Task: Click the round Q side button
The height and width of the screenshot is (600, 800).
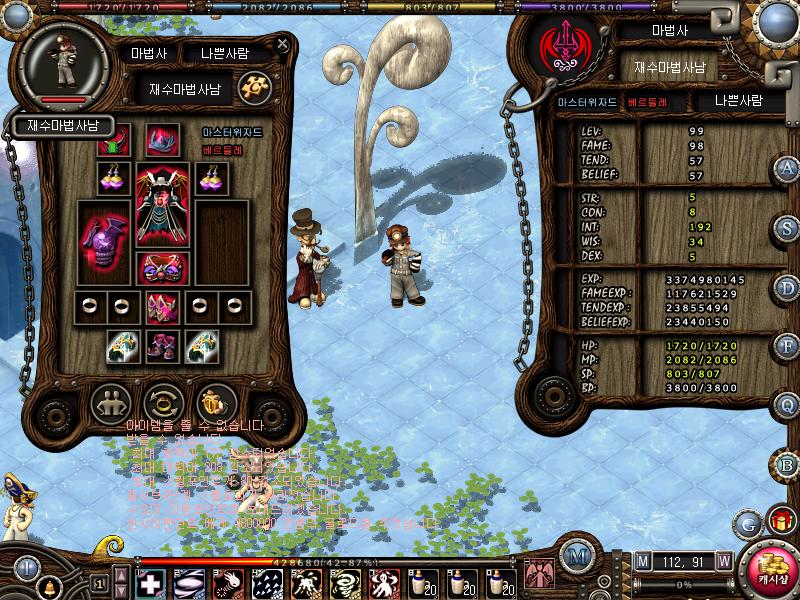Action: 788,405
